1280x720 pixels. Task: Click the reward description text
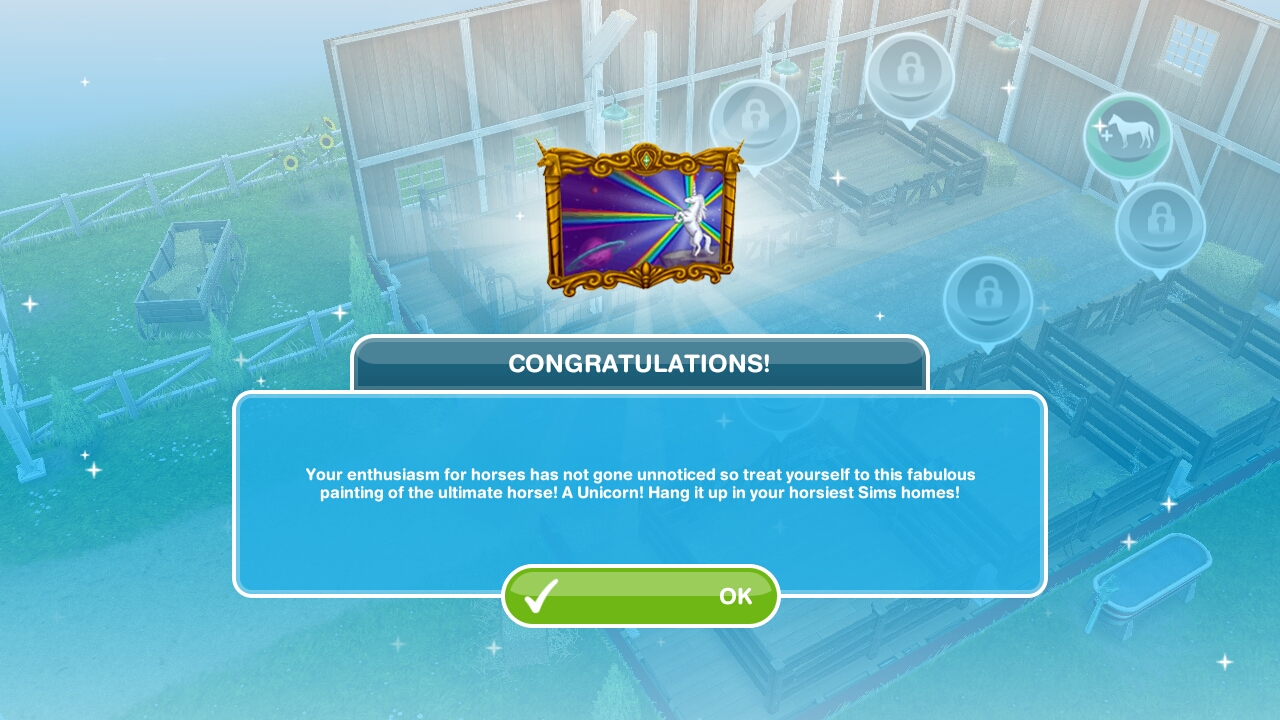click(640, 483)
